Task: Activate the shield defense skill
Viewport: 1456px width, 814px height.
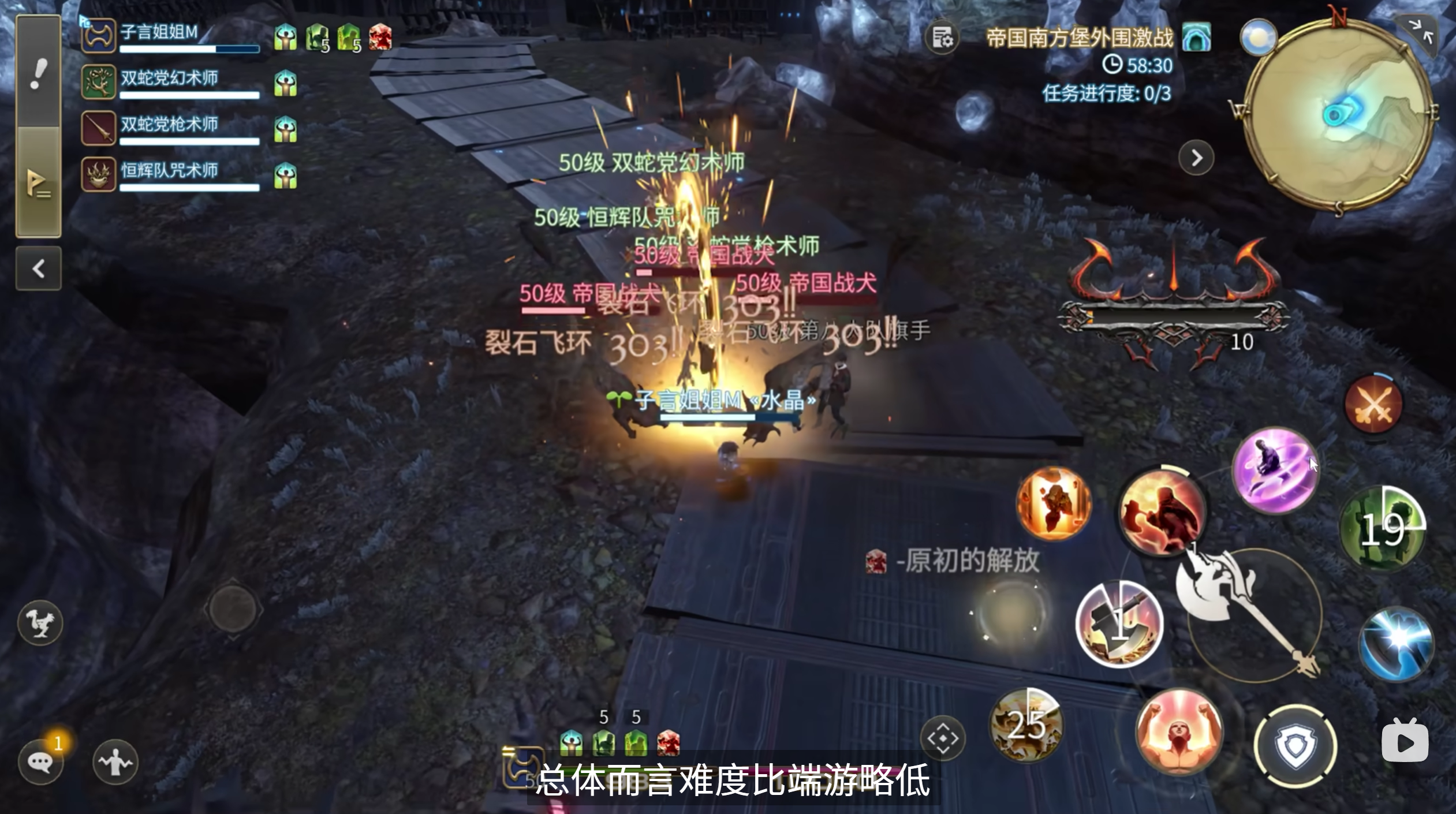Action: pos(1296,745)
